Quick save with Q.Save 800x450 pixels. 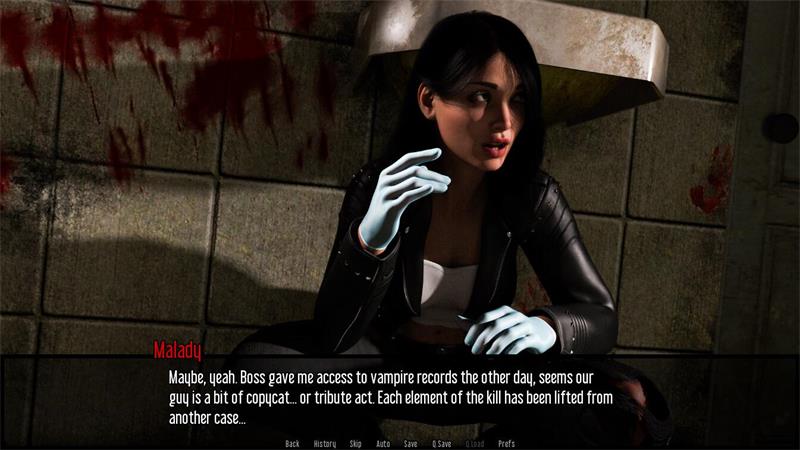(x=441, y=443)
